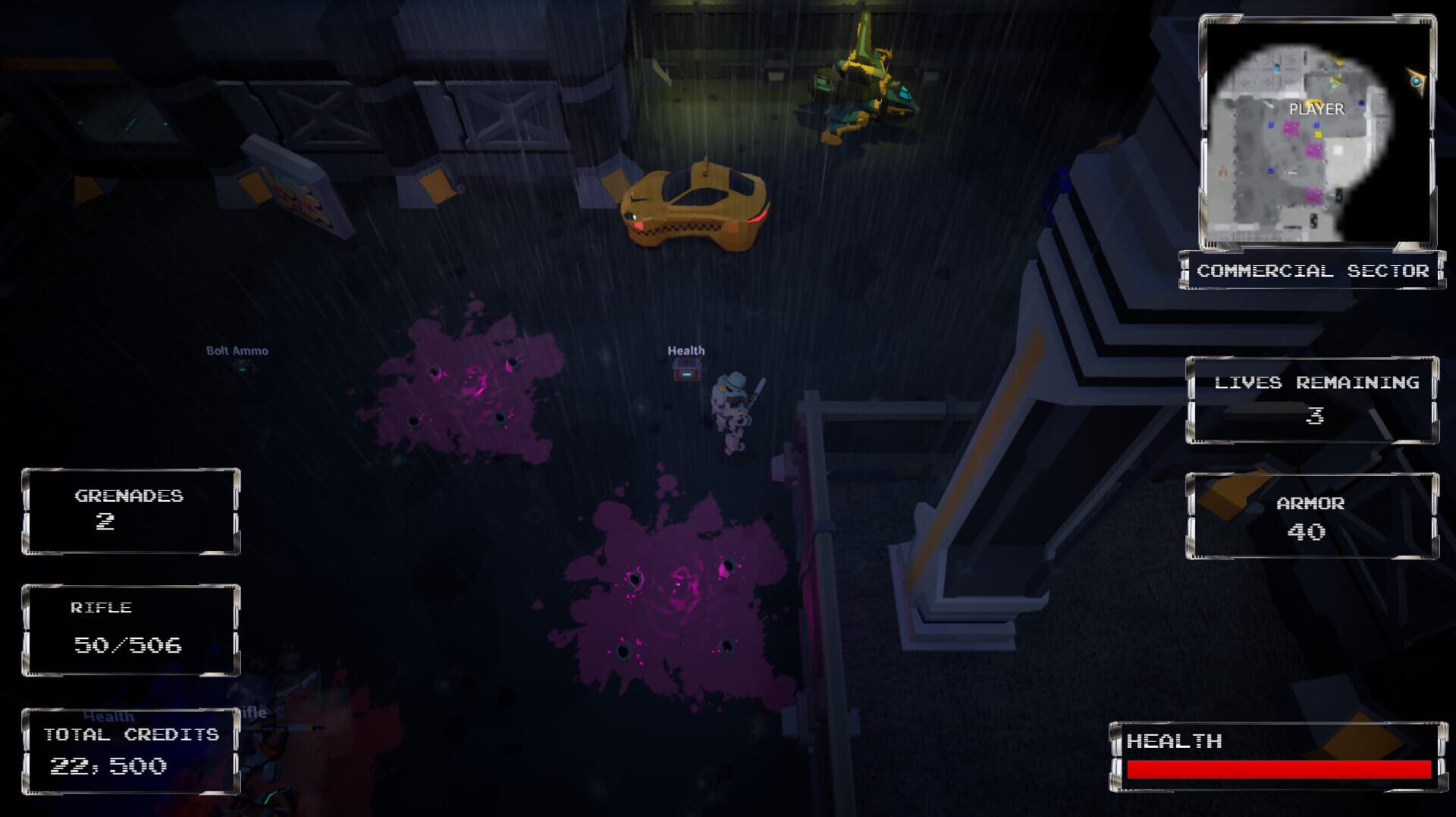Select the crashed yellow ship at the top
The height and width of the screenshot is (817, 1456).
tap(864, 83)
